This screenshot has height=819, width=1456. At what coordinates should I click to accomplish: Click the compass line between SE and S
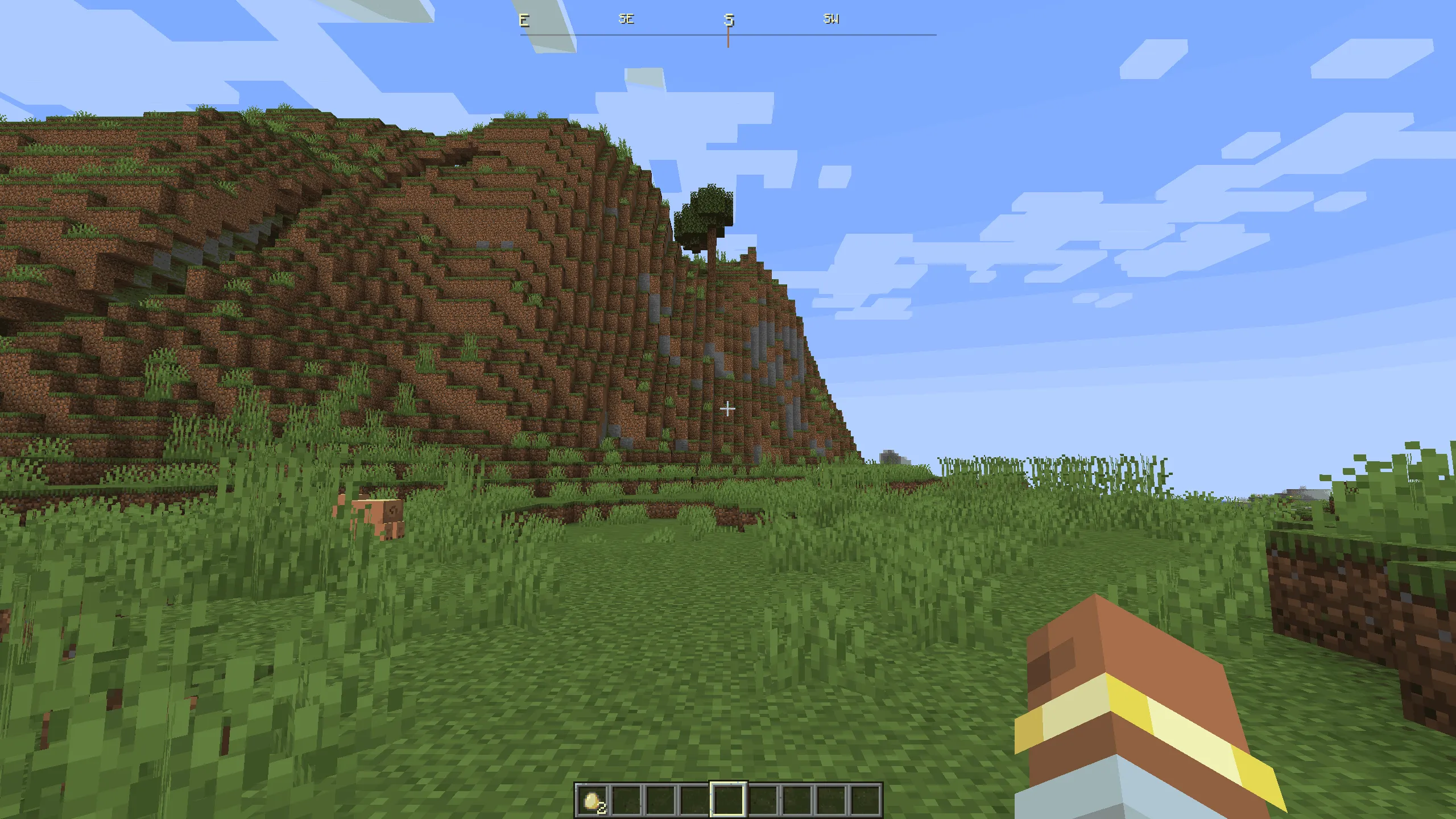pyautogui.click(x=677, y=35)
